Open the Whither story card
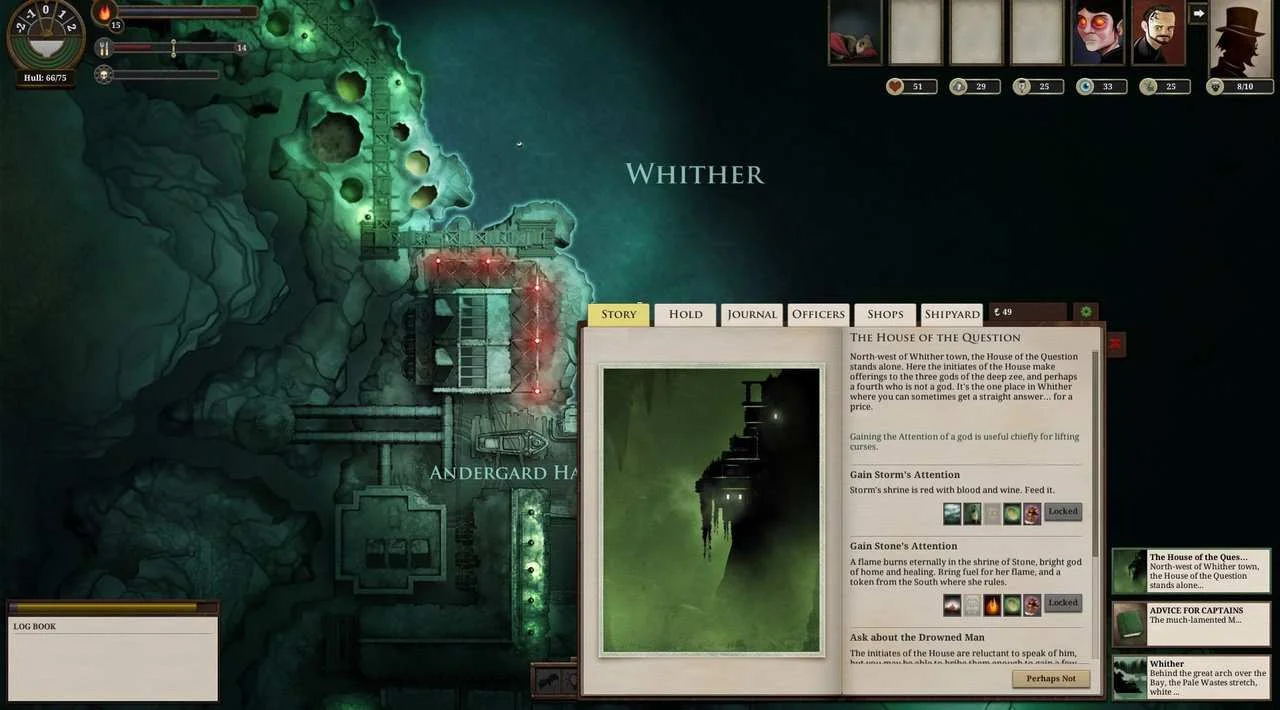The height and width of the screenshot is (710, 1280). (1191, 676)
